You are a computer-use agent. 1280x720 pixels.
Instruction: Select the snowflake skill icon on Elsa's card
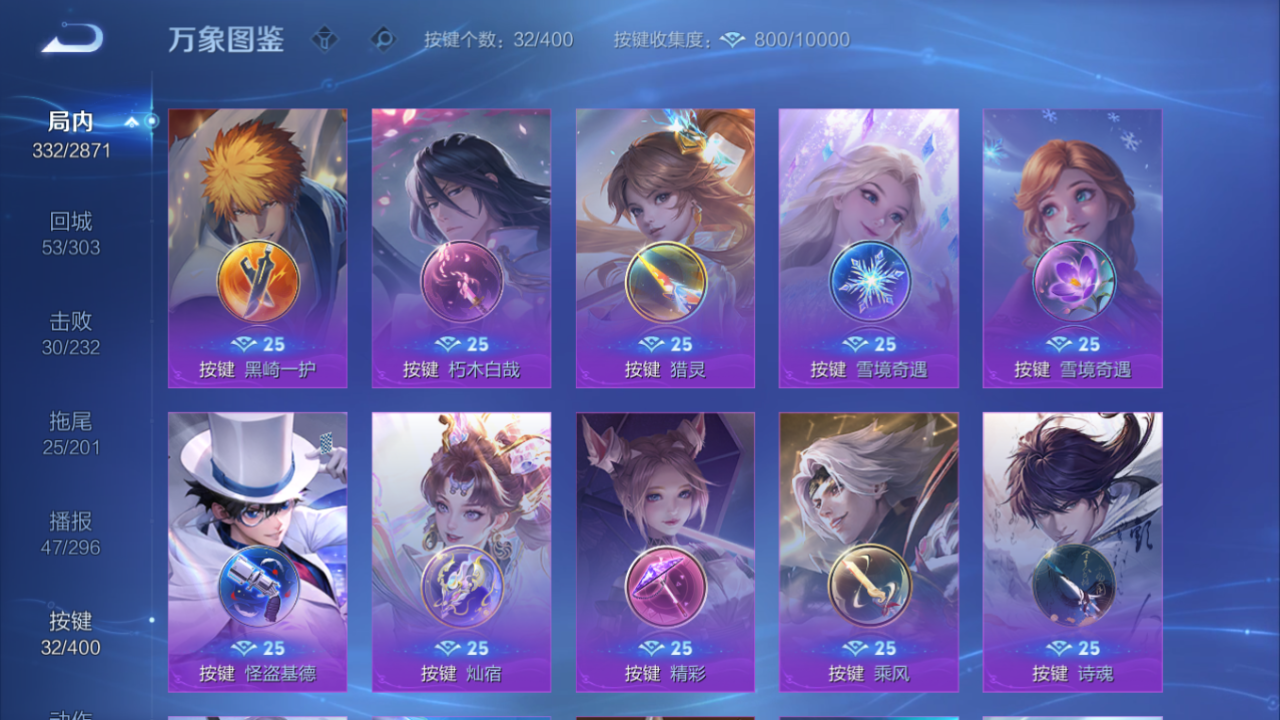[x=868, y=283]
